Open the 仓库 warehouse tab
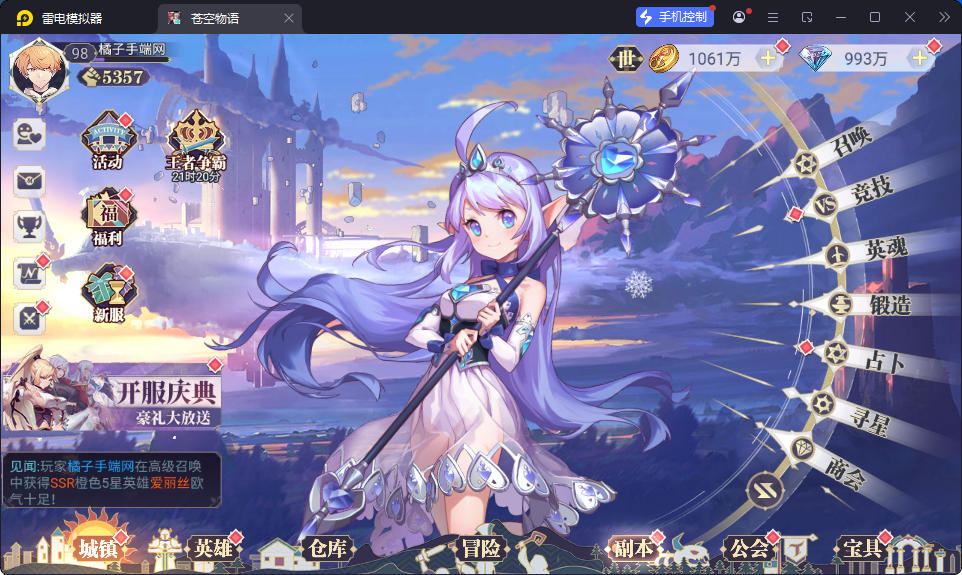The width and height of the screenshot is (962, 575). [x=328, y=548]
